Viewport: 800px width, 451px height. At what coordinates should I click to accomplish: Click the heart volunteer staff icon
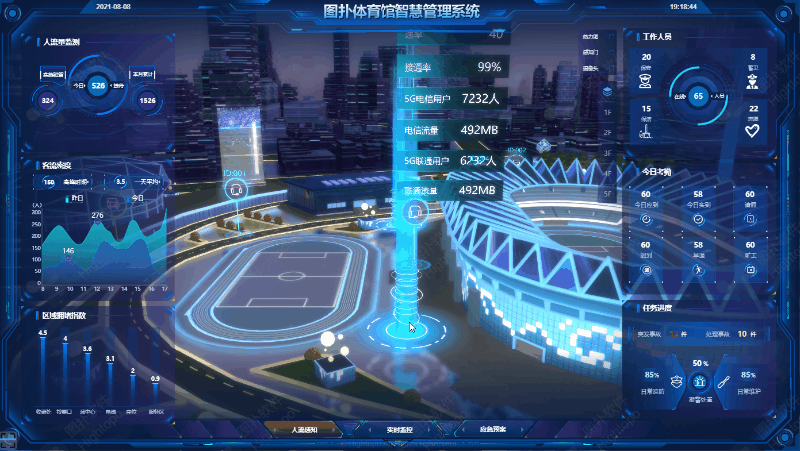coord(753,127)
